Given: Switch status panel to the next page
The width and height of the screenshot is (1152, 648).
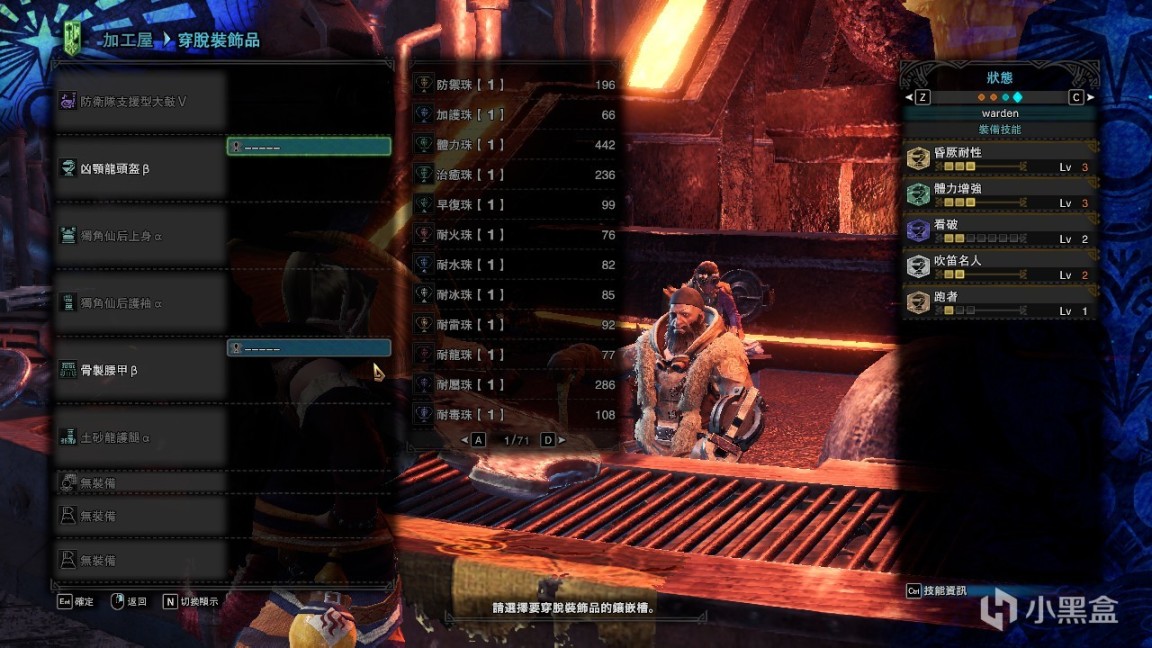Looking at the screenshot, I should tap(1081, 97).
